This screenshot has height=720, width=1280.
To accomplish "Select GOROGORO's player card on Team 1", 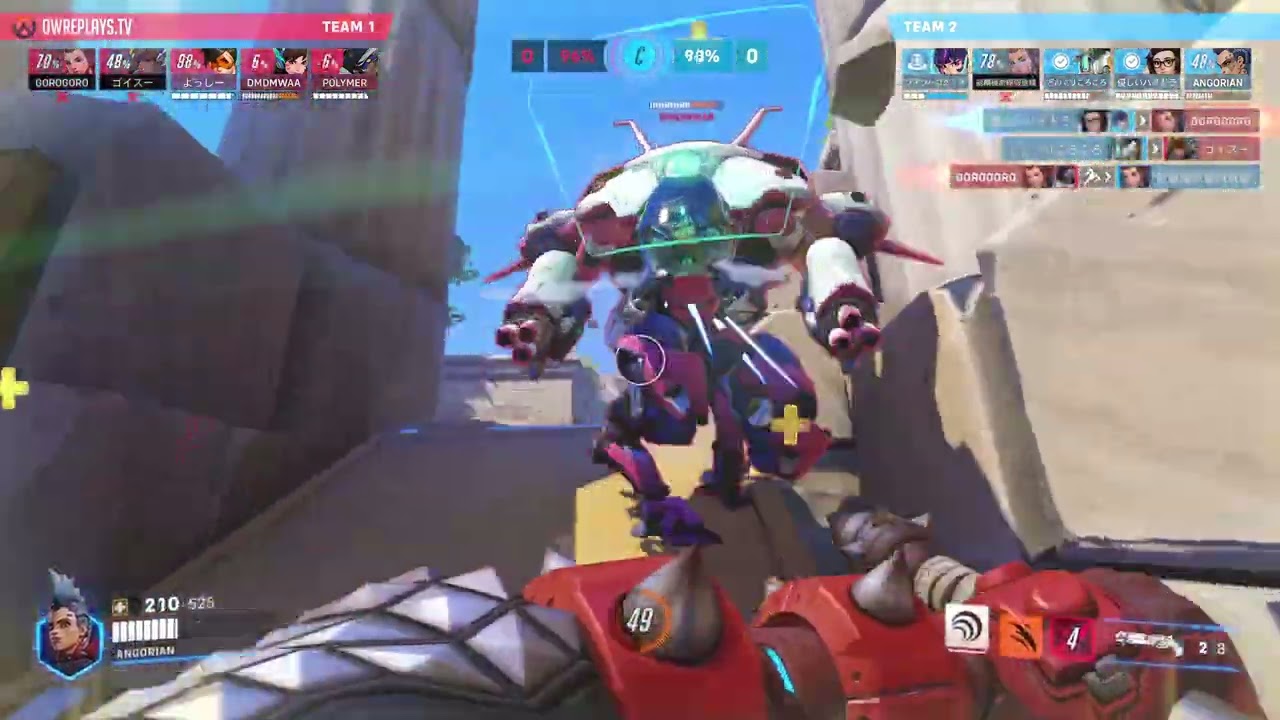I will point(62,70).
